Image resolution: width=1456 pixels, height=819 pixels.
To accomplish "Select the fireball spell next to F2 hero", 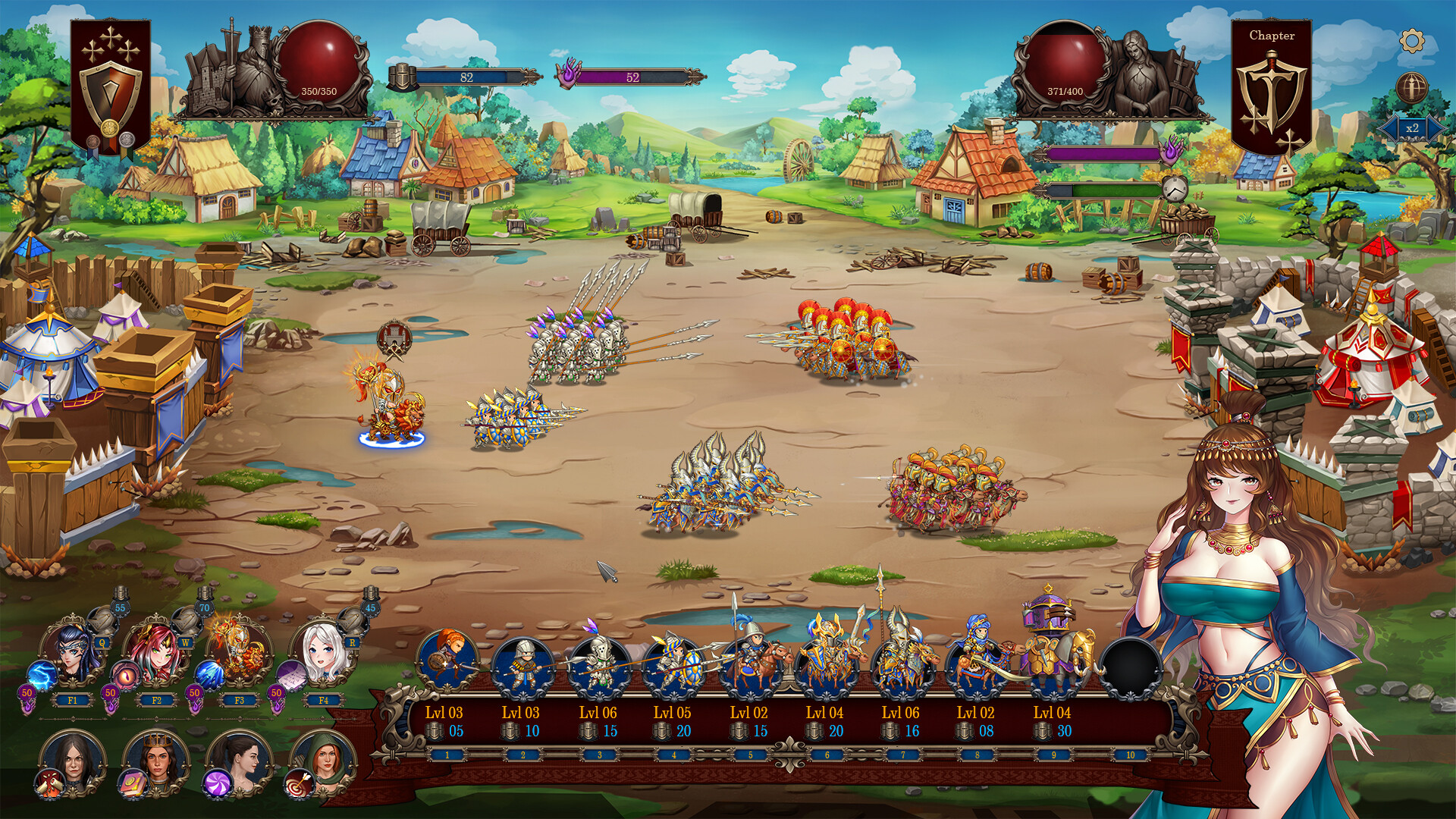I will tap(124, 675).
